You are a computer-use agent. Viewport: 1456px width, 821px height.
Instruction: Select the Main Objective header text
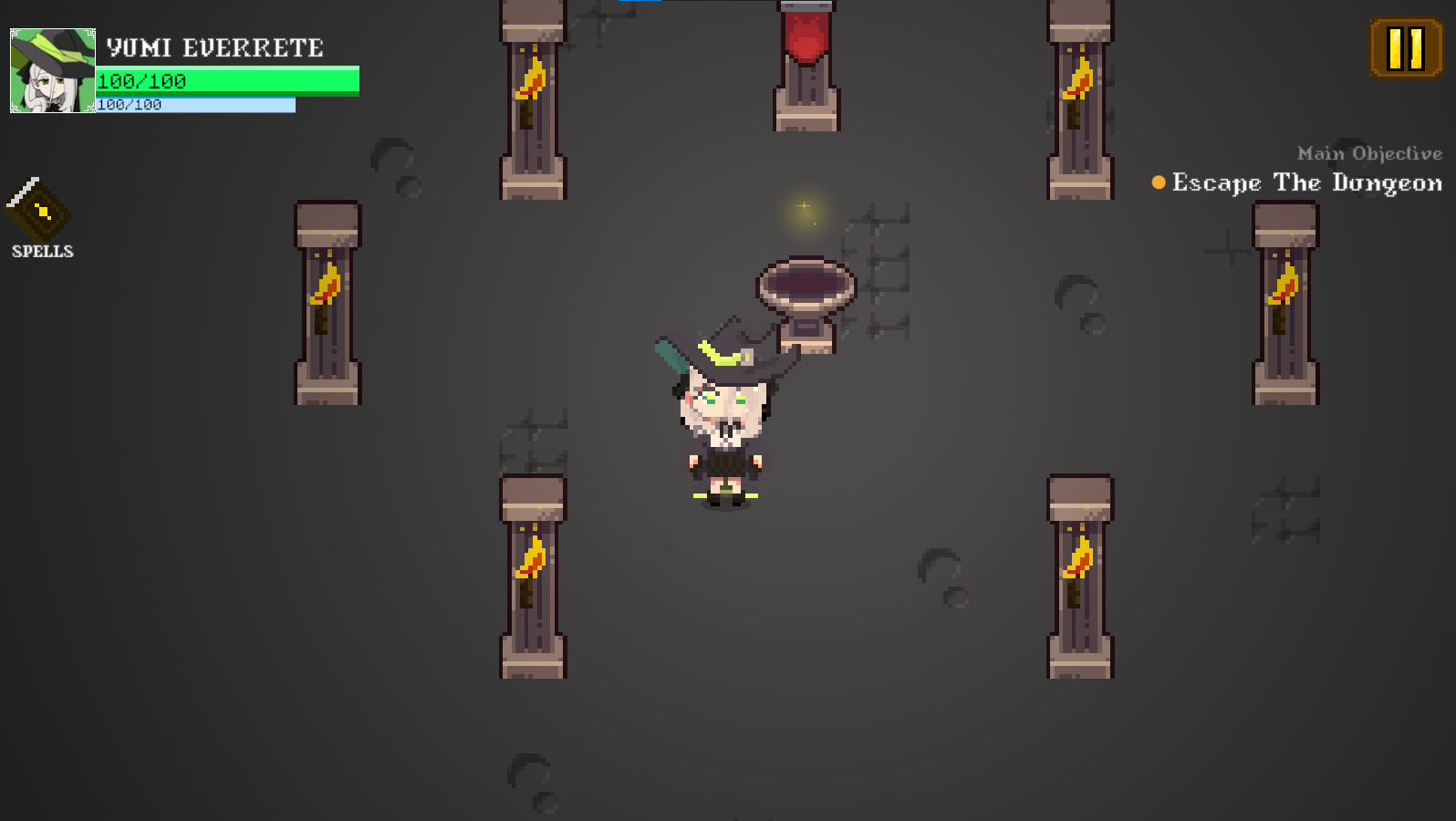tap(1368, 153)
